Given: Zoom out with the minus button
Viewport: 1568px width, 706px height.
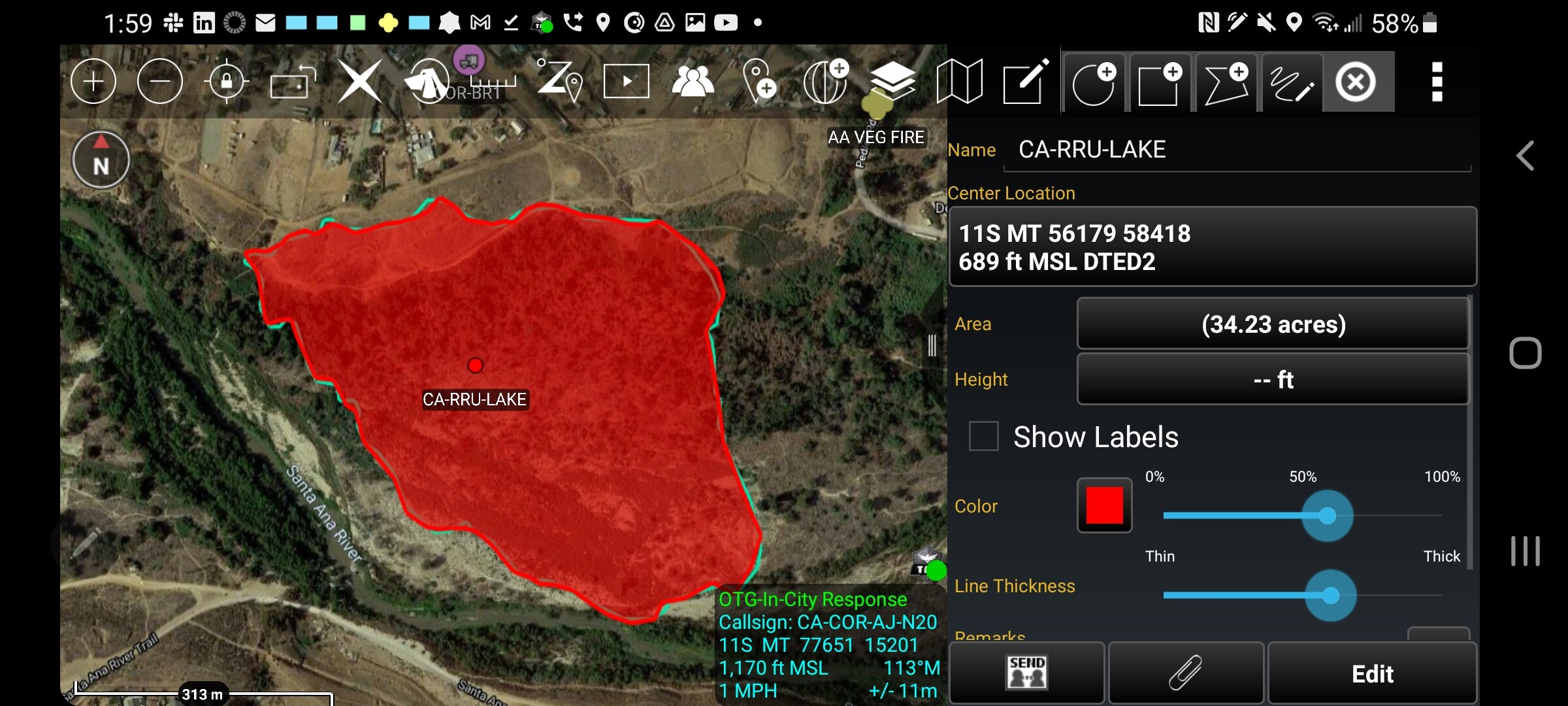Looking at the screenshot, I should click(x=160, y=82).
